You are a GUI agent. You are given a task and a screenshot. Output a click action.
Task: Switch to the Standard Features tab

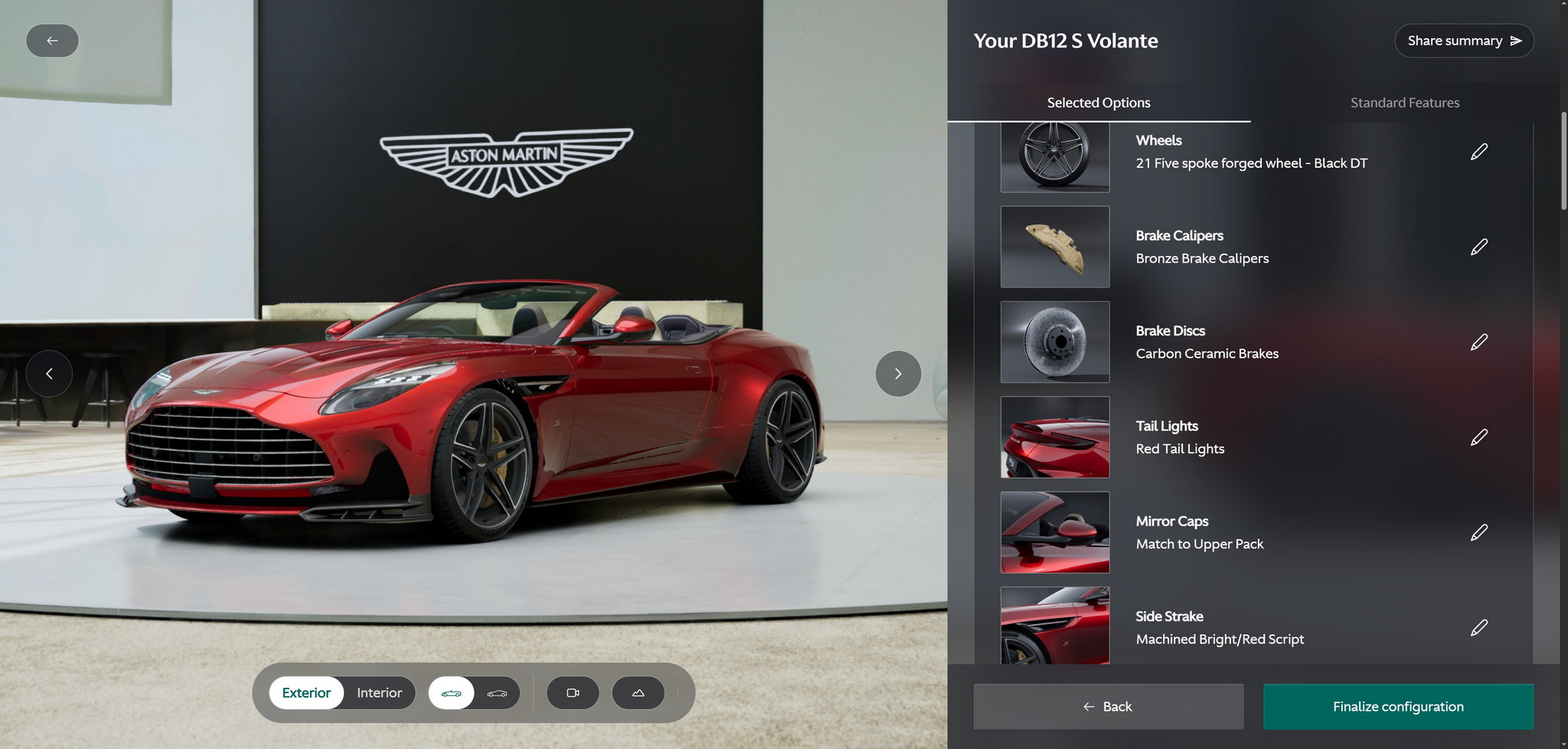(x=1404, y=103)
